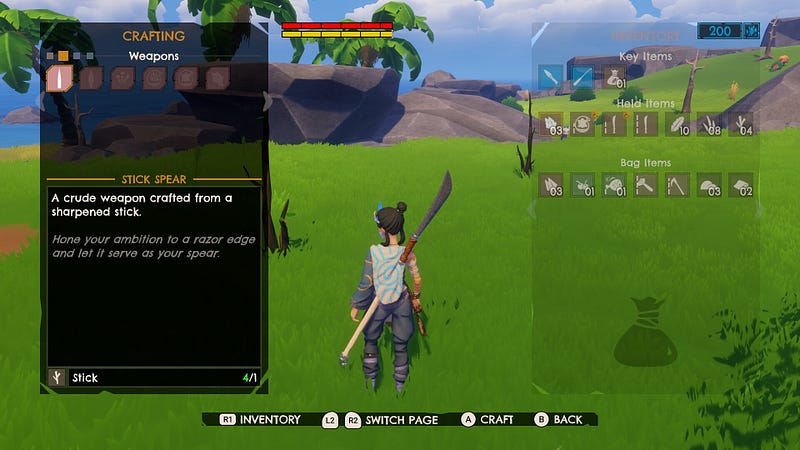The image size is (800, 450).
Task: Click the INVENTORY label in bottom bar
Action: point(269,420)
